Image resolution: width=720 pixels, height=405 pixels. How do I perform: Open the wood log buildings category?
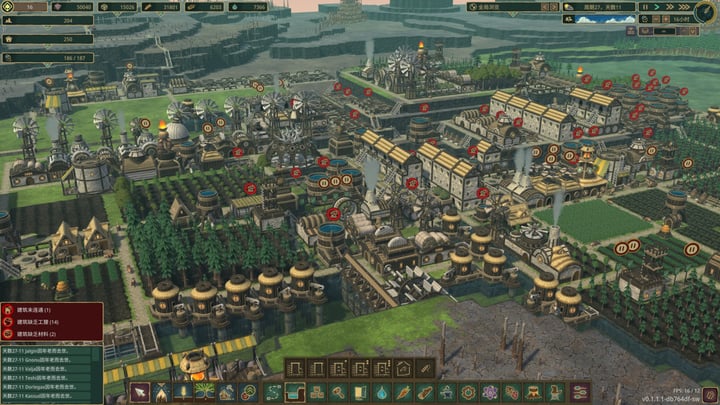coord(425,392)
